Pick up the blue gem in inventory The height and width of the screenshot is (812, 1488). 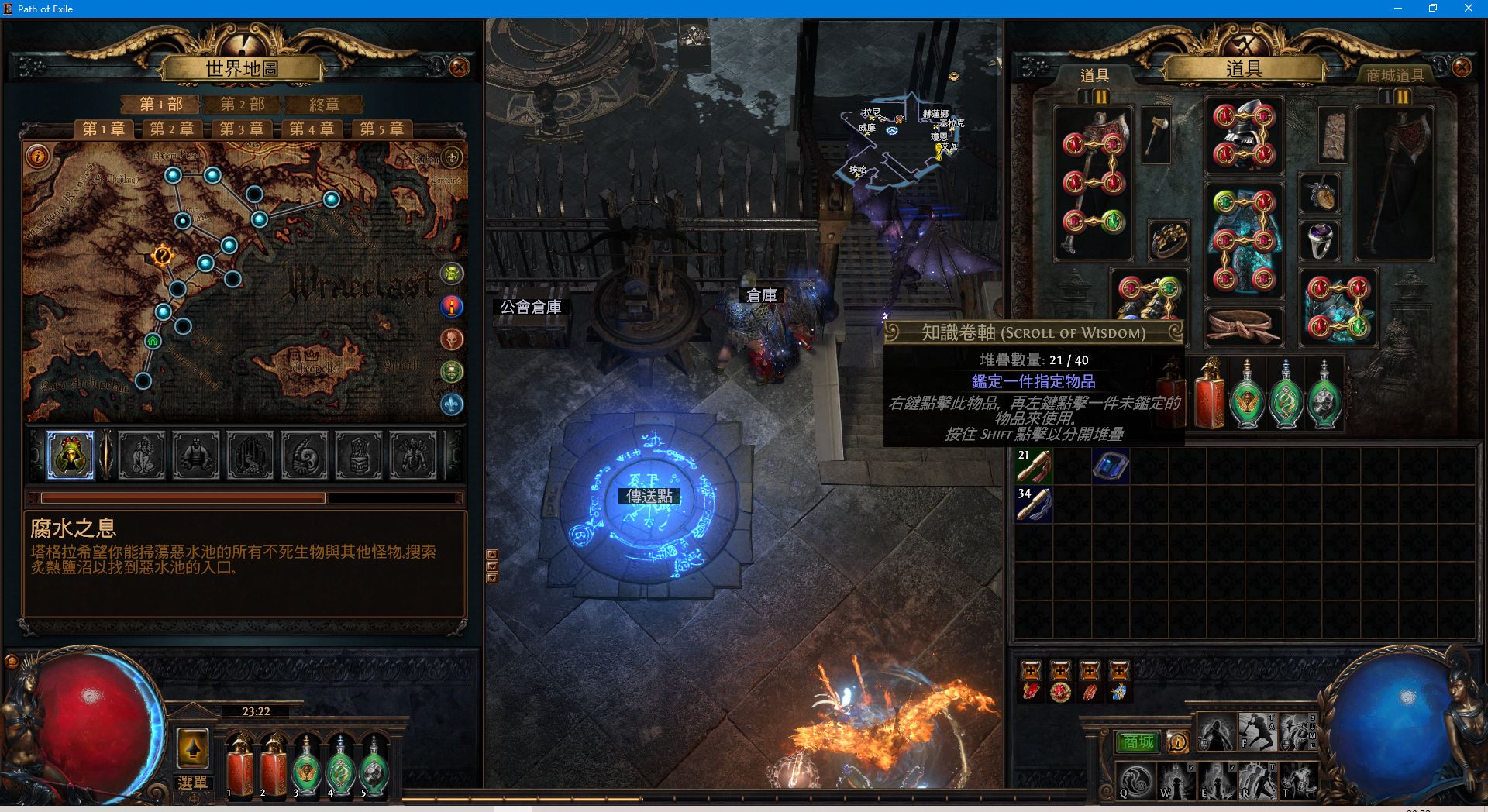click(1110, 466)
